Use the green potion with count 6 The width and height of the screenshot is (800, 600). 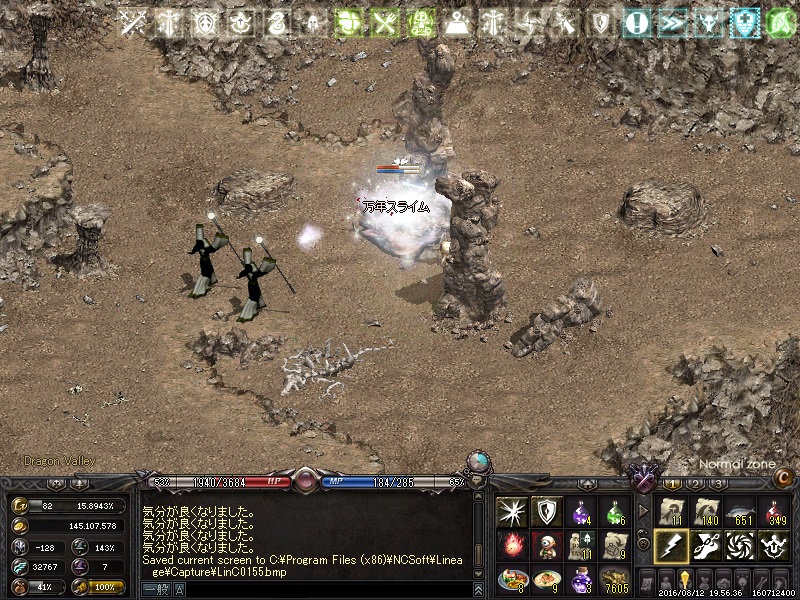click(x=615, y=512)
